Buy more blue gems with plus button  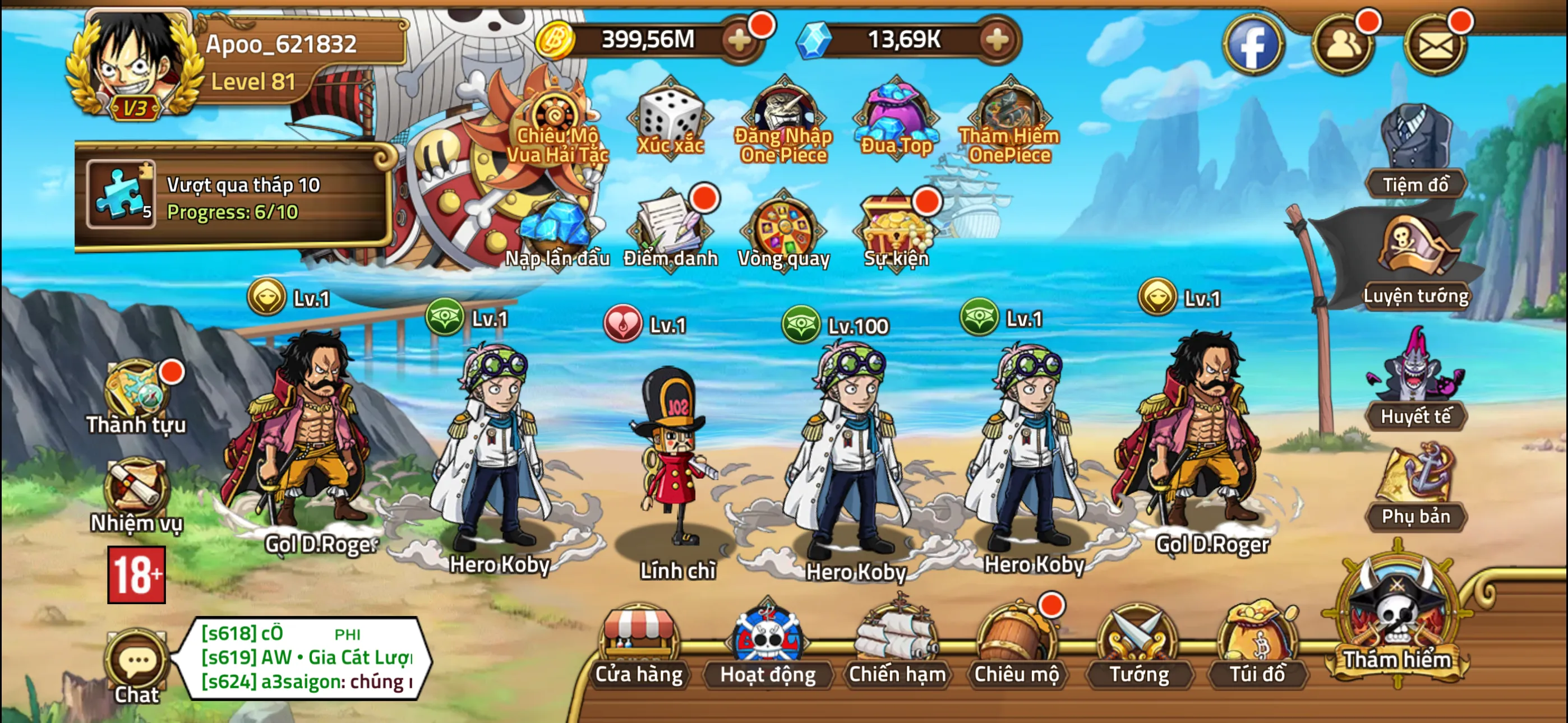pos(997,41)
